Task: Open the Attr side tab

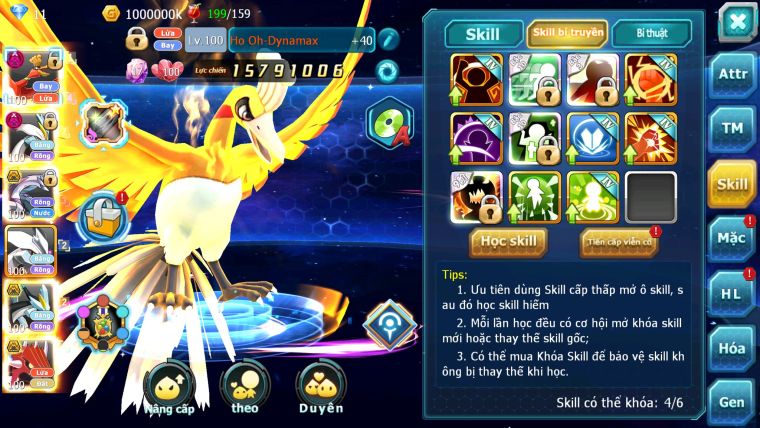Action: coord(732,73)
